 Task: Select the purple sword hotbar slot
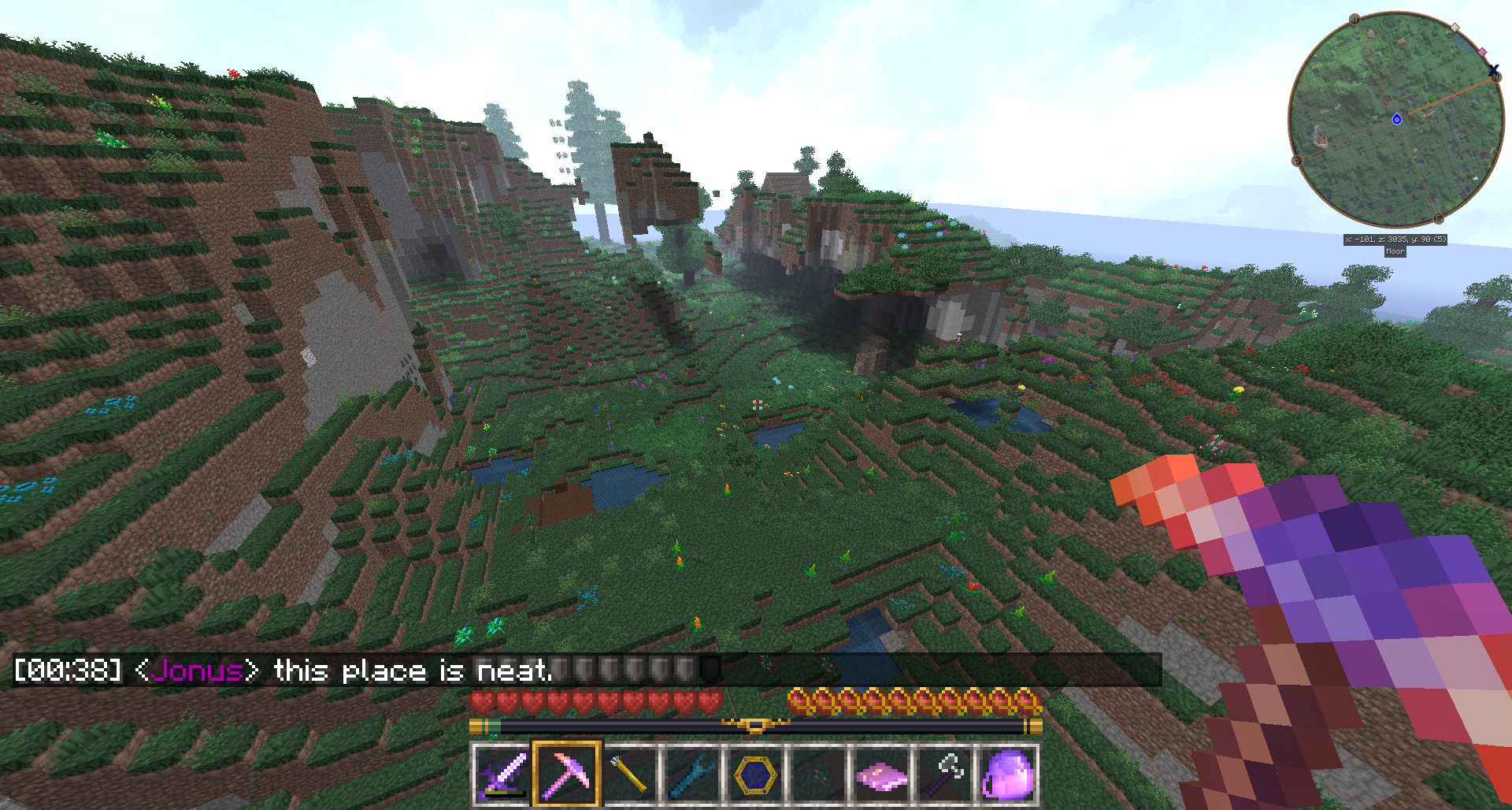click(x=502, y=775)
